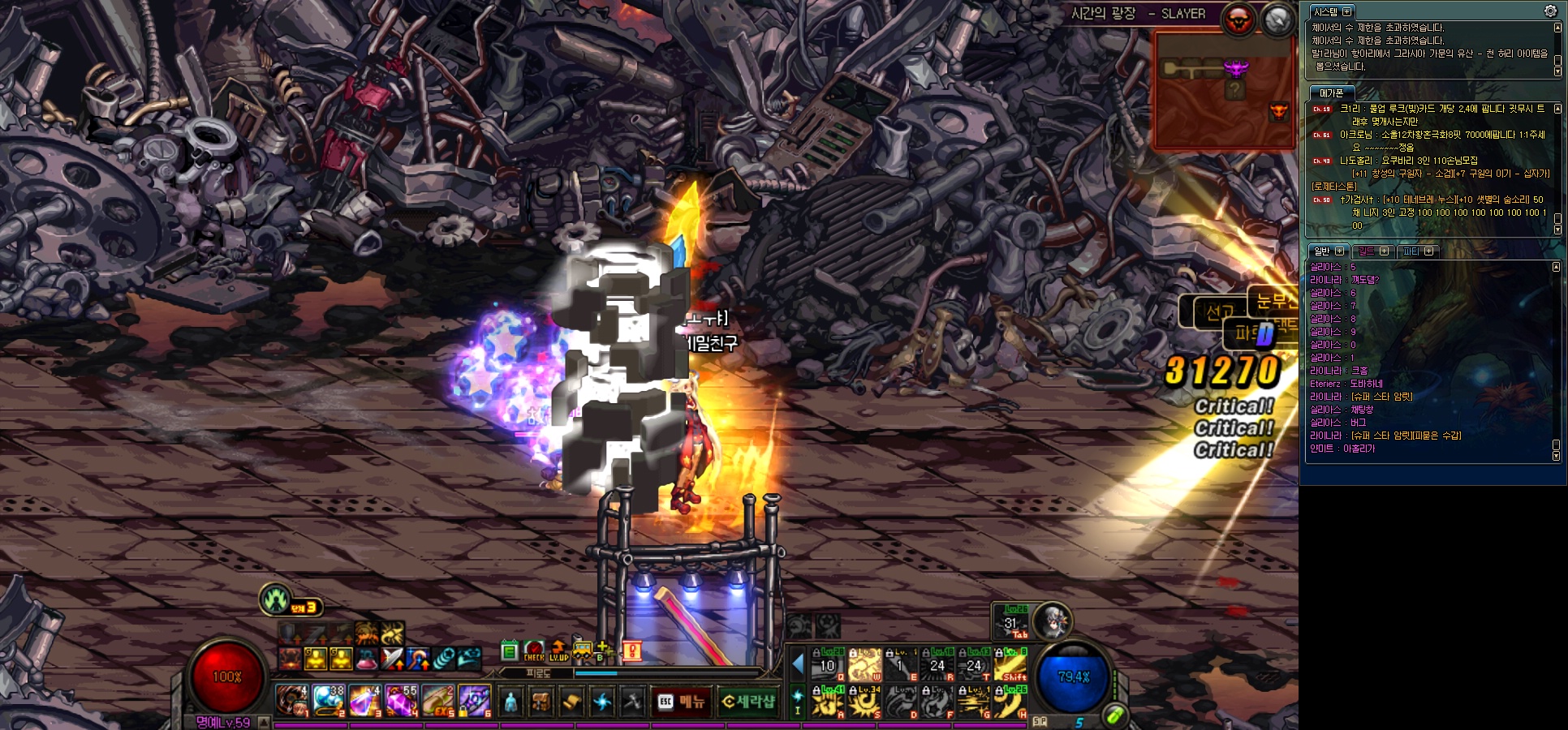Activate the glowing skill on W
Screen dimensions: 1568x730
[864, 664]
